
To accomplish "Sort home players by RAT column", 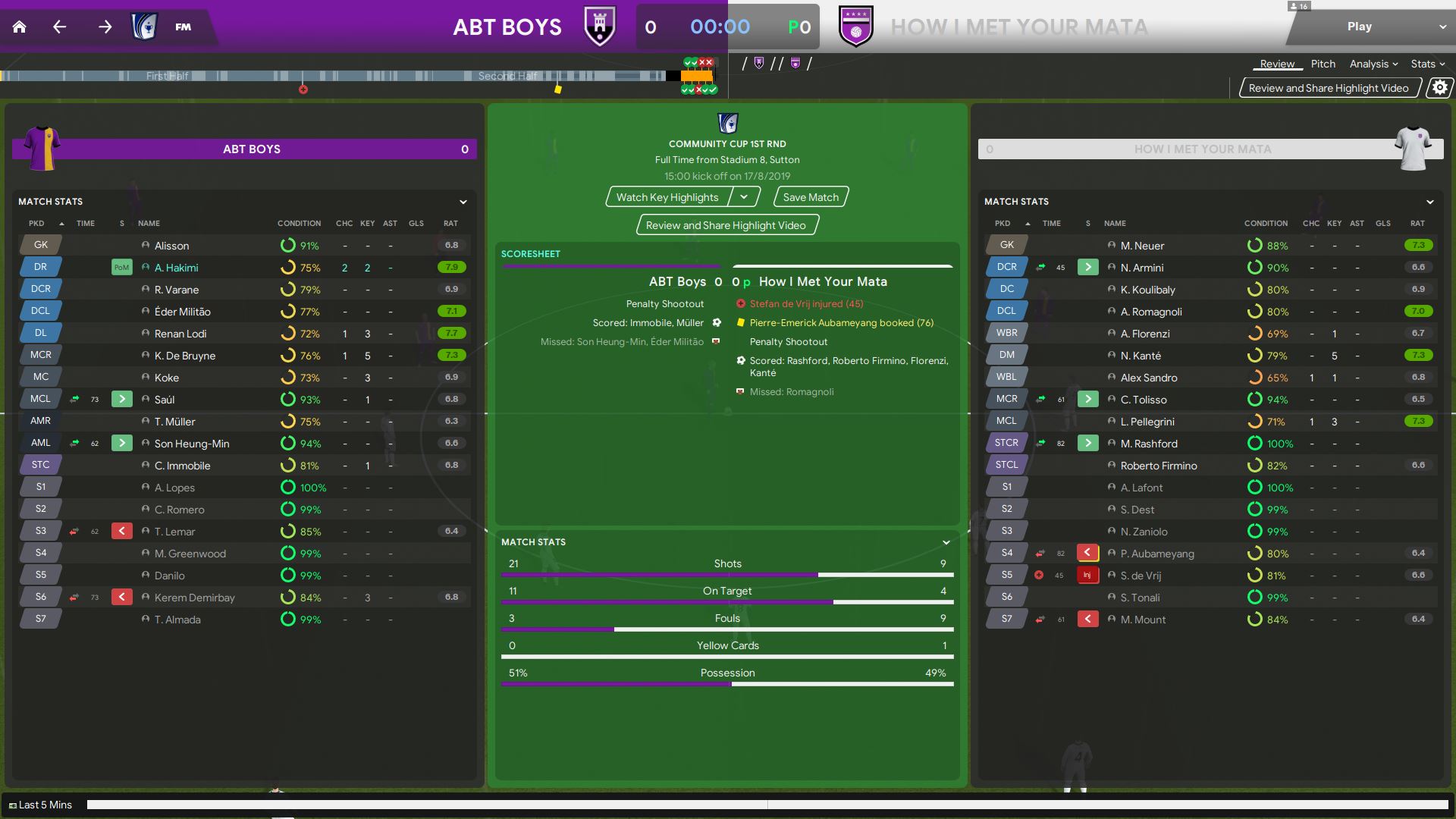I will pos(450,223).
